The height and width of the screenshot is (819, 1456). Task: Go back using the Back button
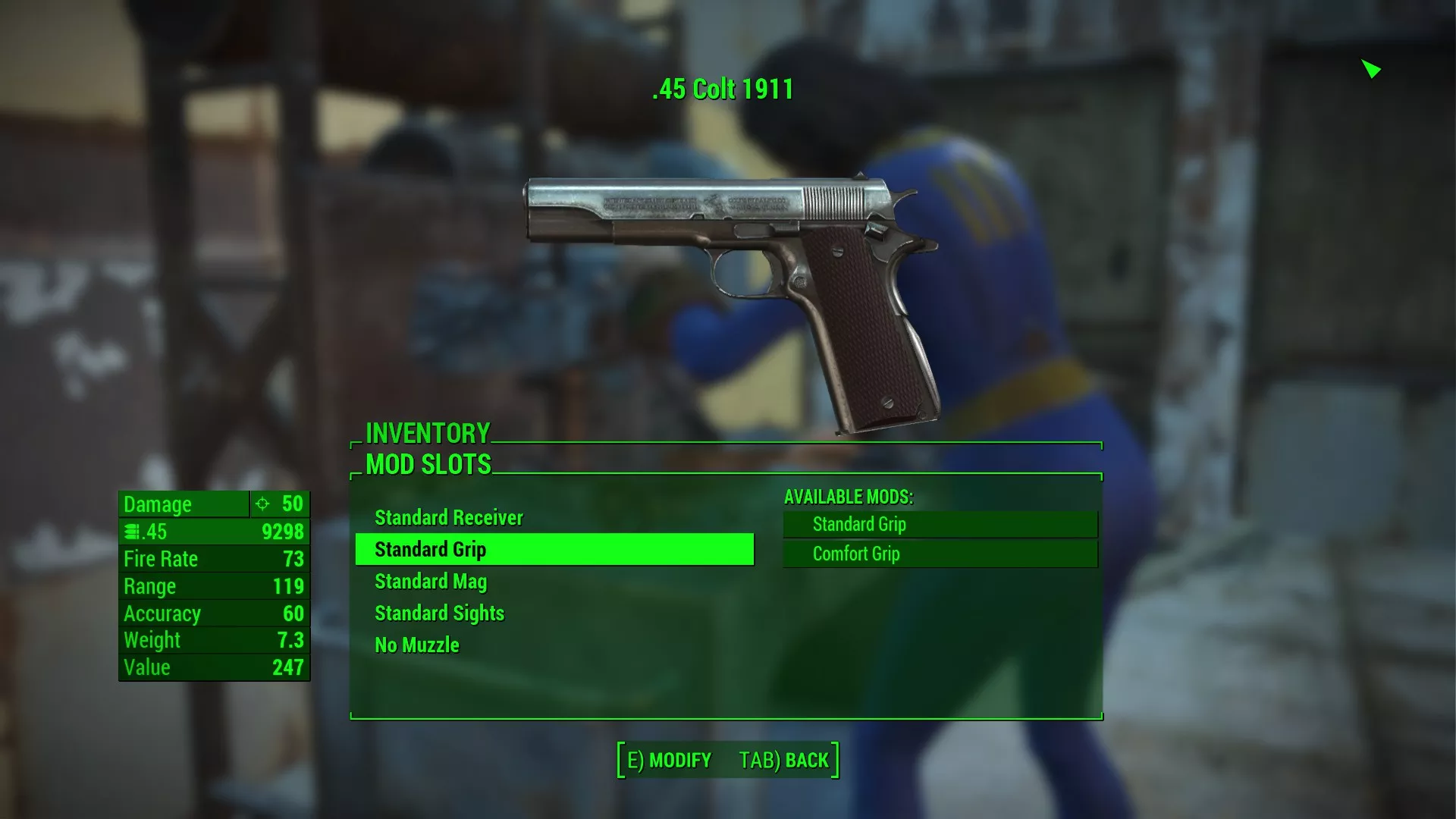[x=785, y=761]
